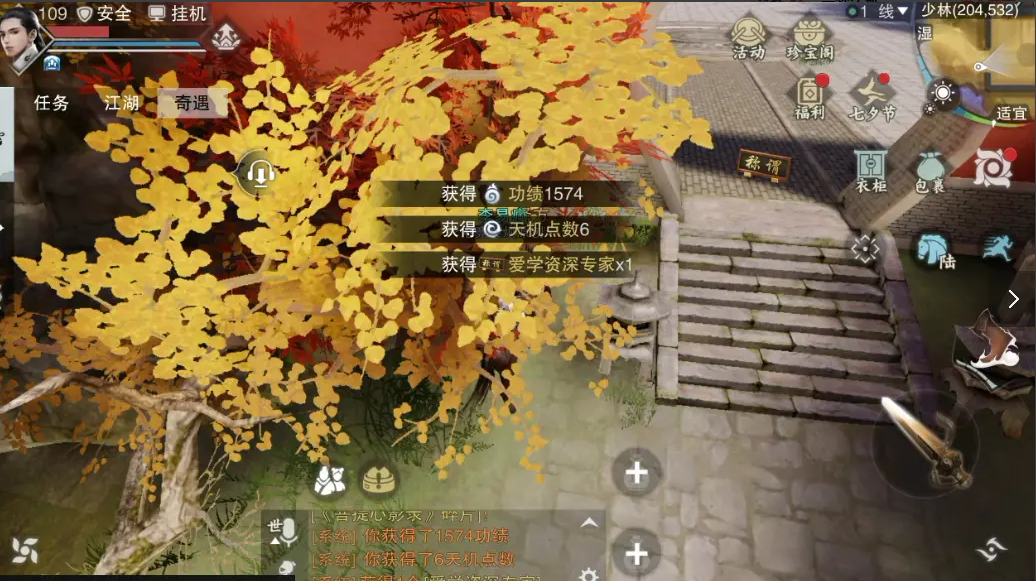Open the minimap
Viewport: 1036px width, 581px height.
(x=985, y=62)
